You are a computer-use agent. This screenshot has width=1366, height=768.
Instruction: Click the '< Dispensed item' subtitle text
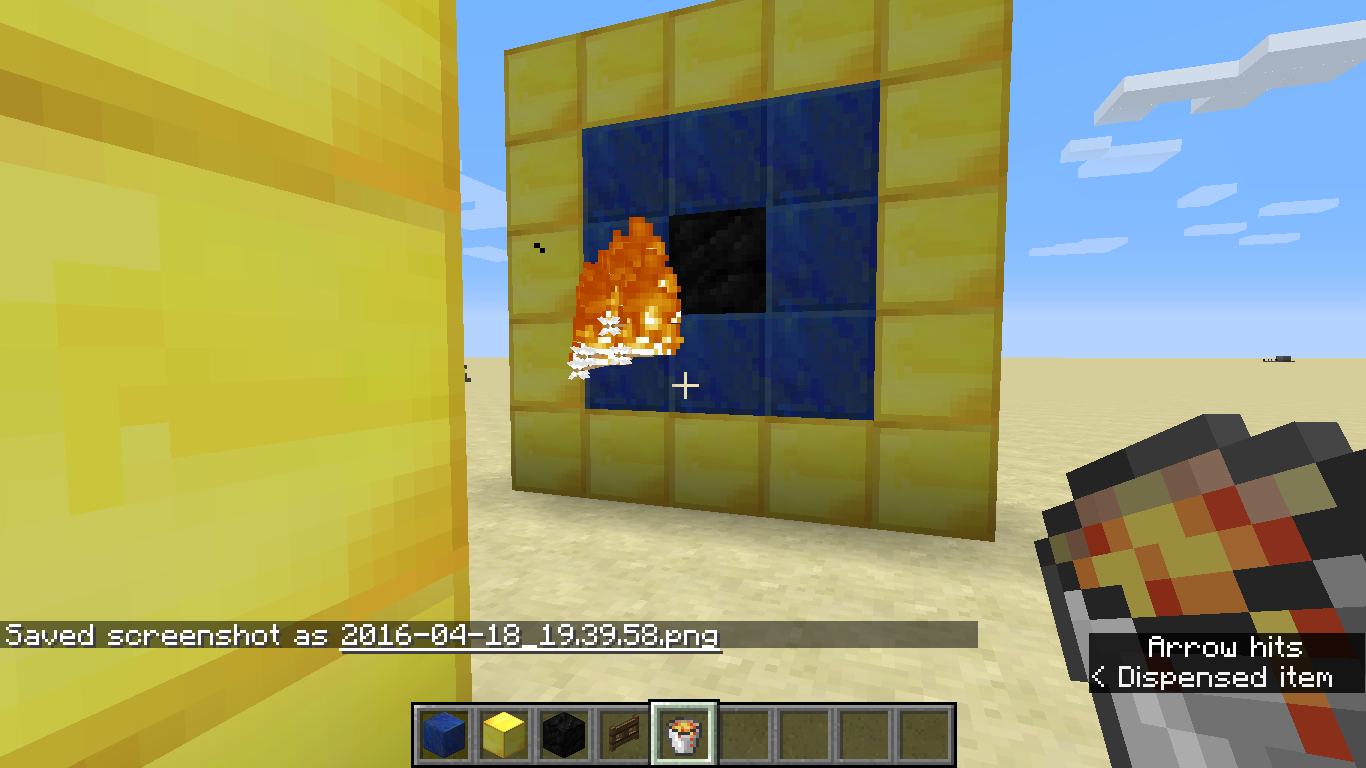[x=1213, y=678]
